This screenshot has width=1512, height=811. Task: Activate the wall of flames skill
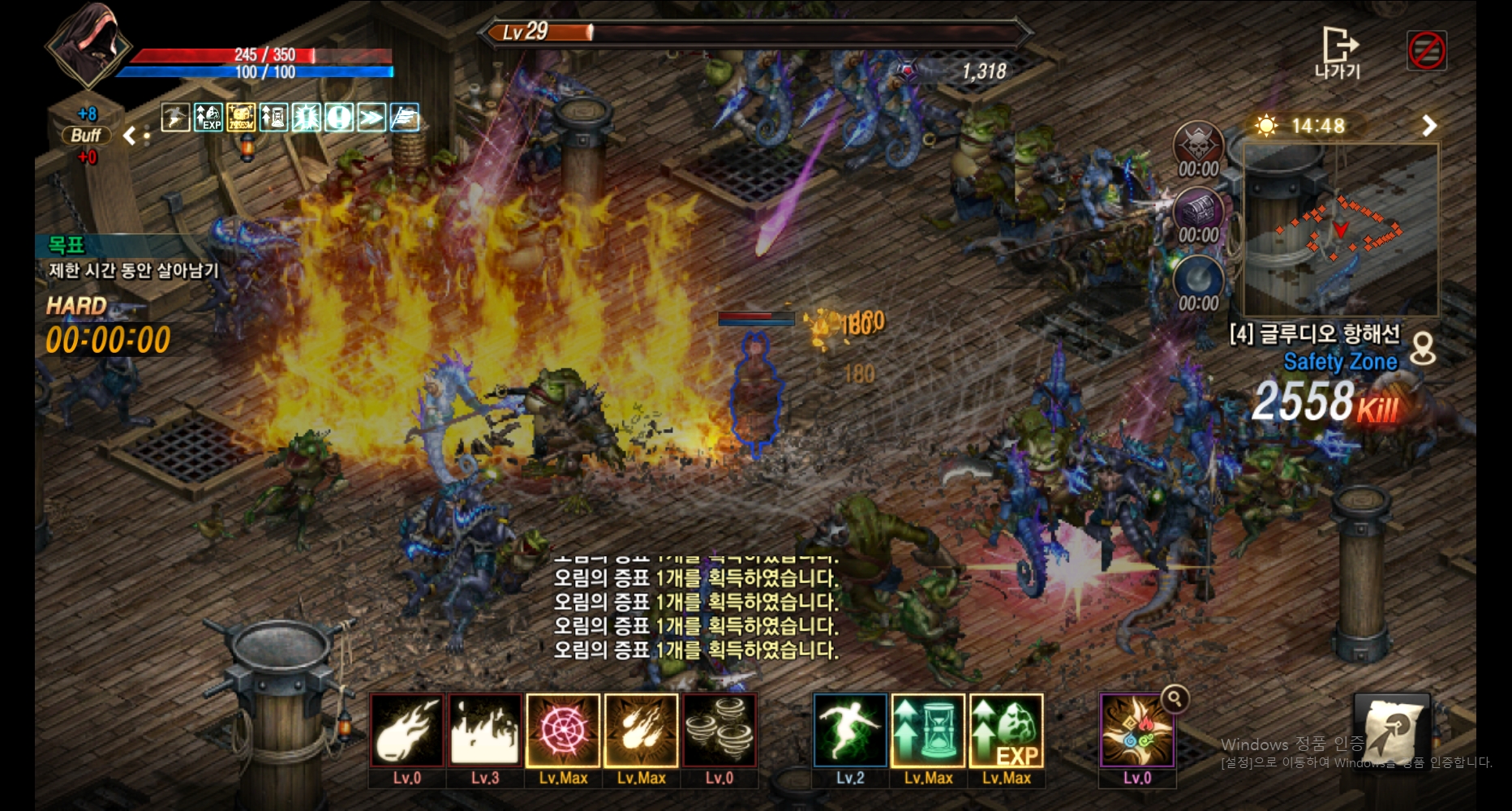pos(485,731)
